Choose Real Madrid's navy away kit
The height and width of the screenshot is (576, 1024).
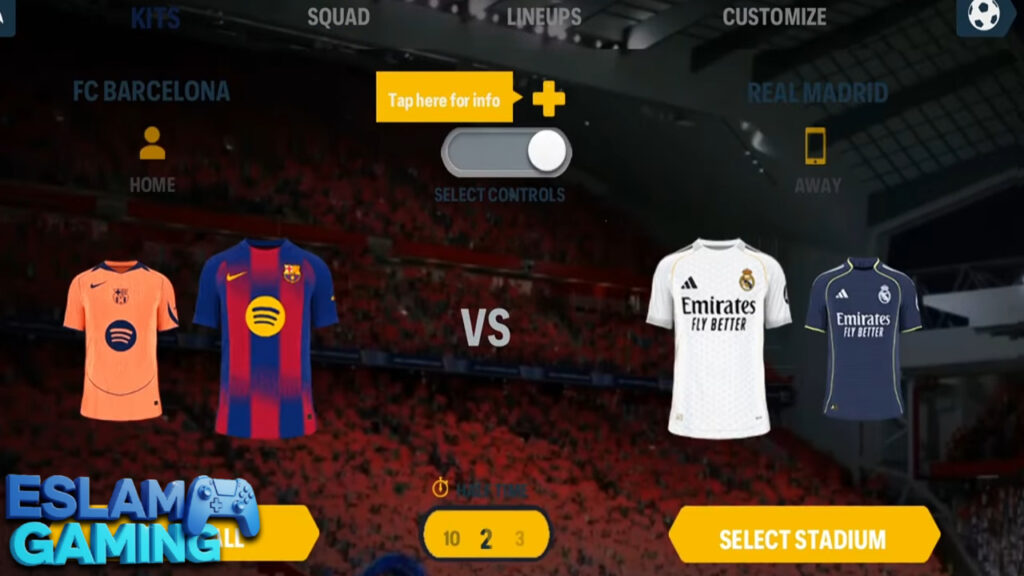click(863, 337)
